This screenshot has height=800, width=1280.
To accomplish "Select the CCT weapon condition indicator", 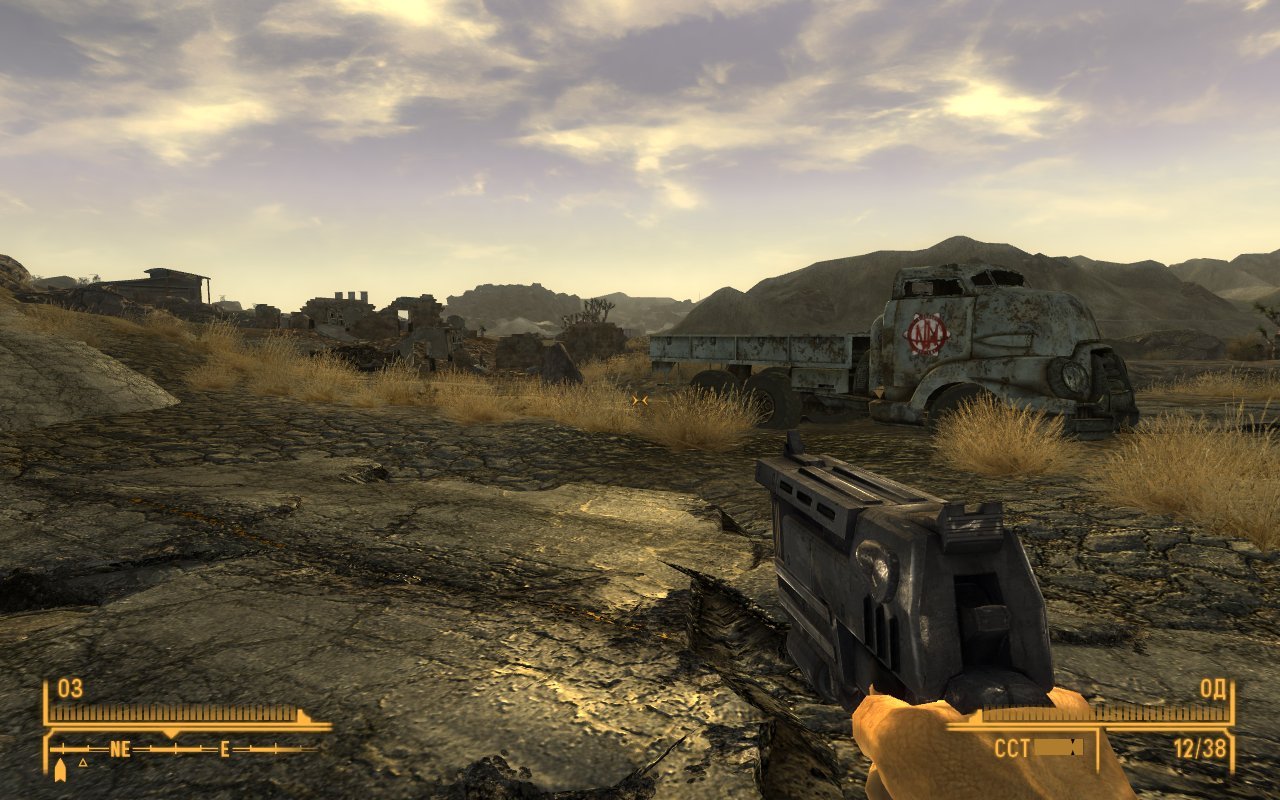I will (x=1013, y=746).
